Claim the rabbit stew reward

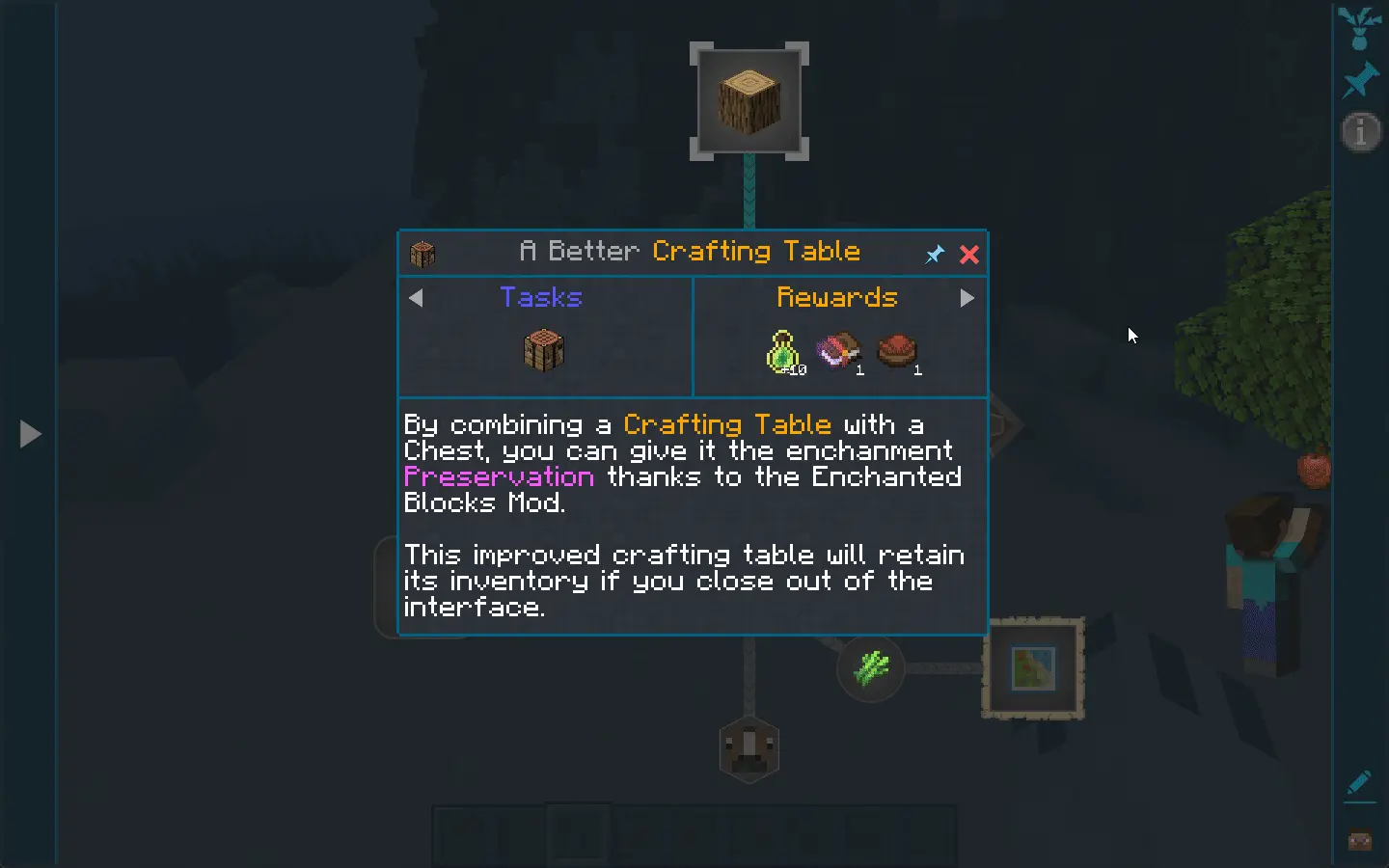coord(897,350)
